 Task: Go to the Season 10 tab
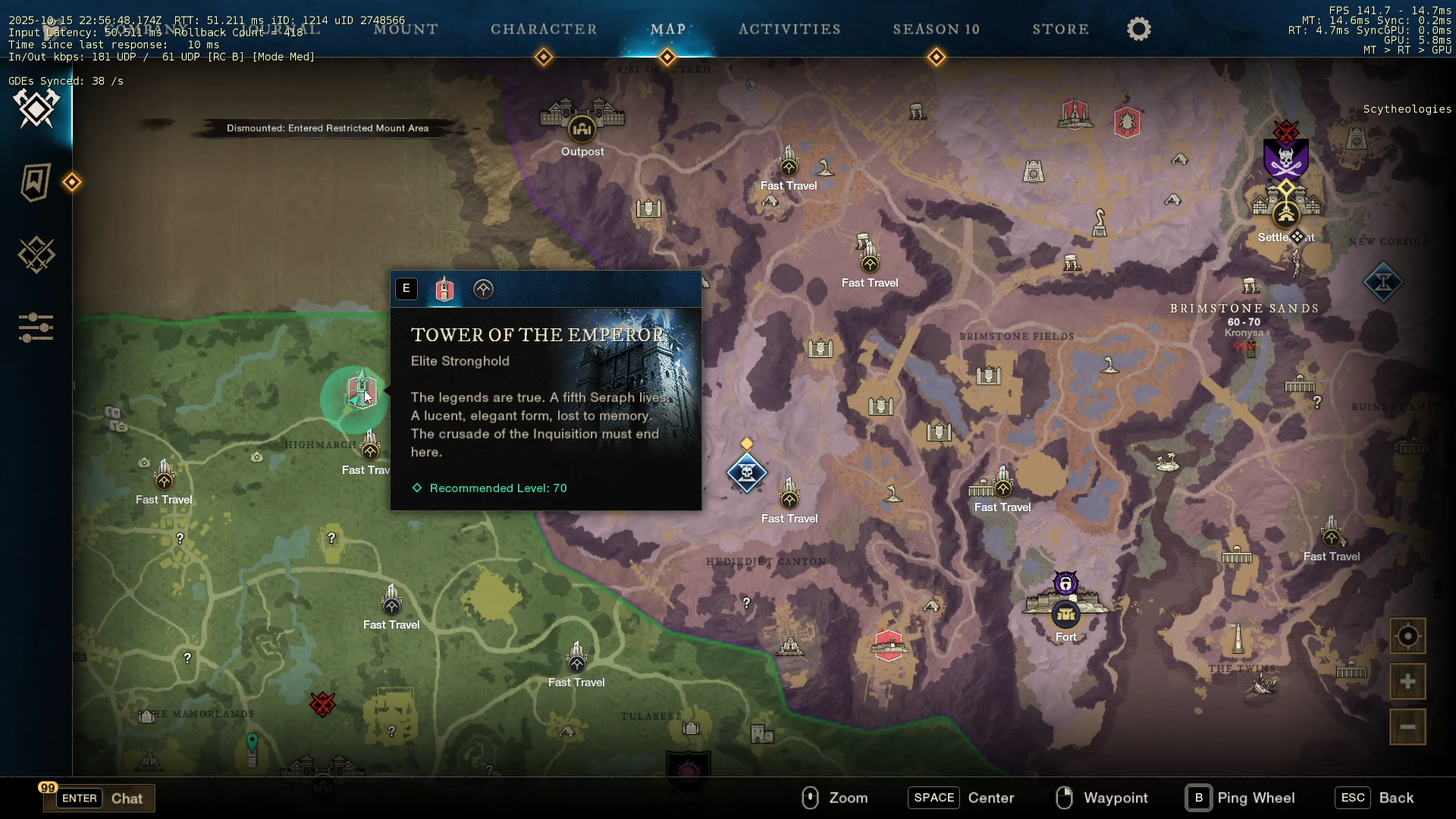[x=936, y=30]
